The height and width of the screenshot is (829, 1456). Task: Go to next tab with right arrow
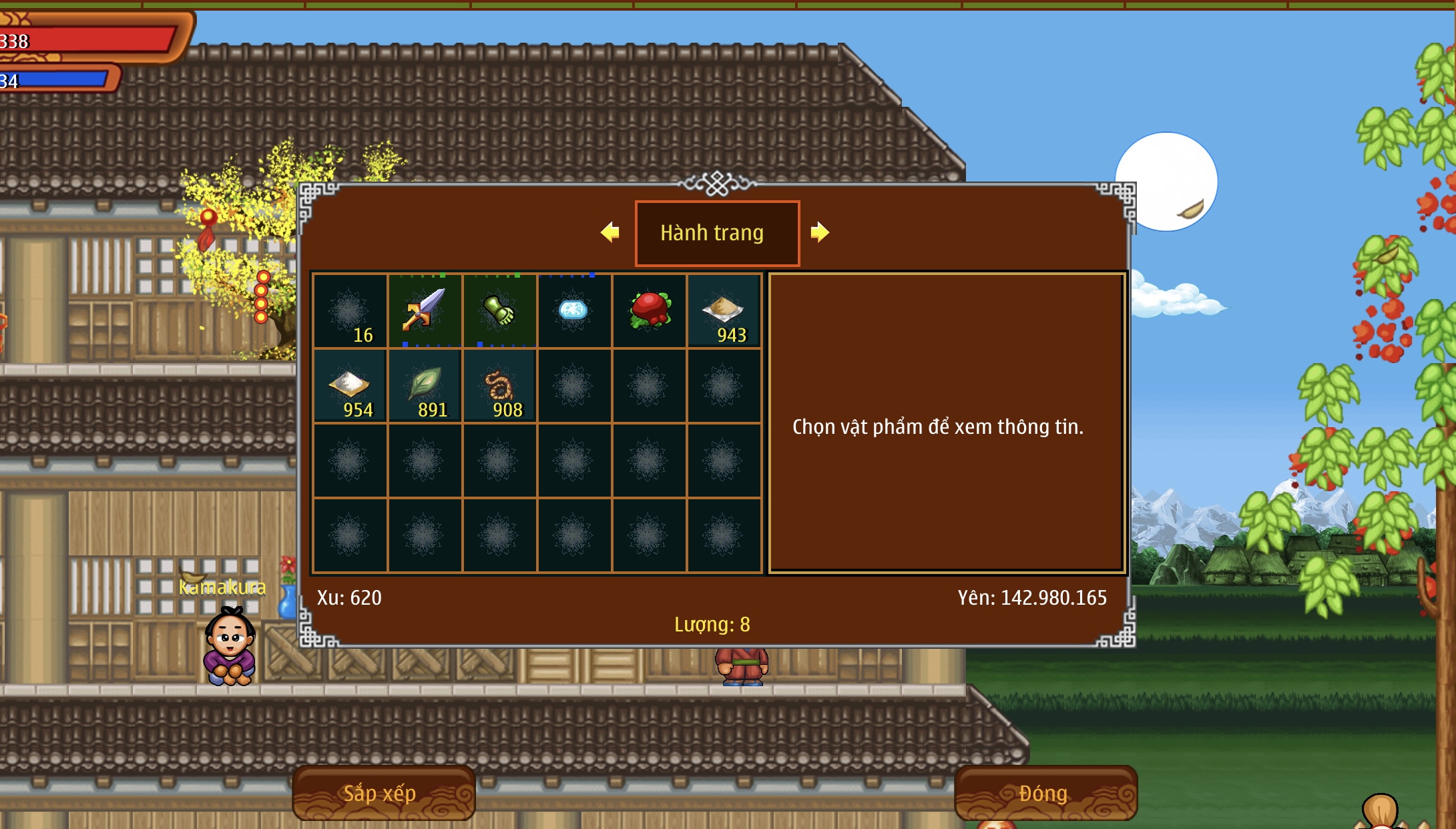(x=819, y=232)
